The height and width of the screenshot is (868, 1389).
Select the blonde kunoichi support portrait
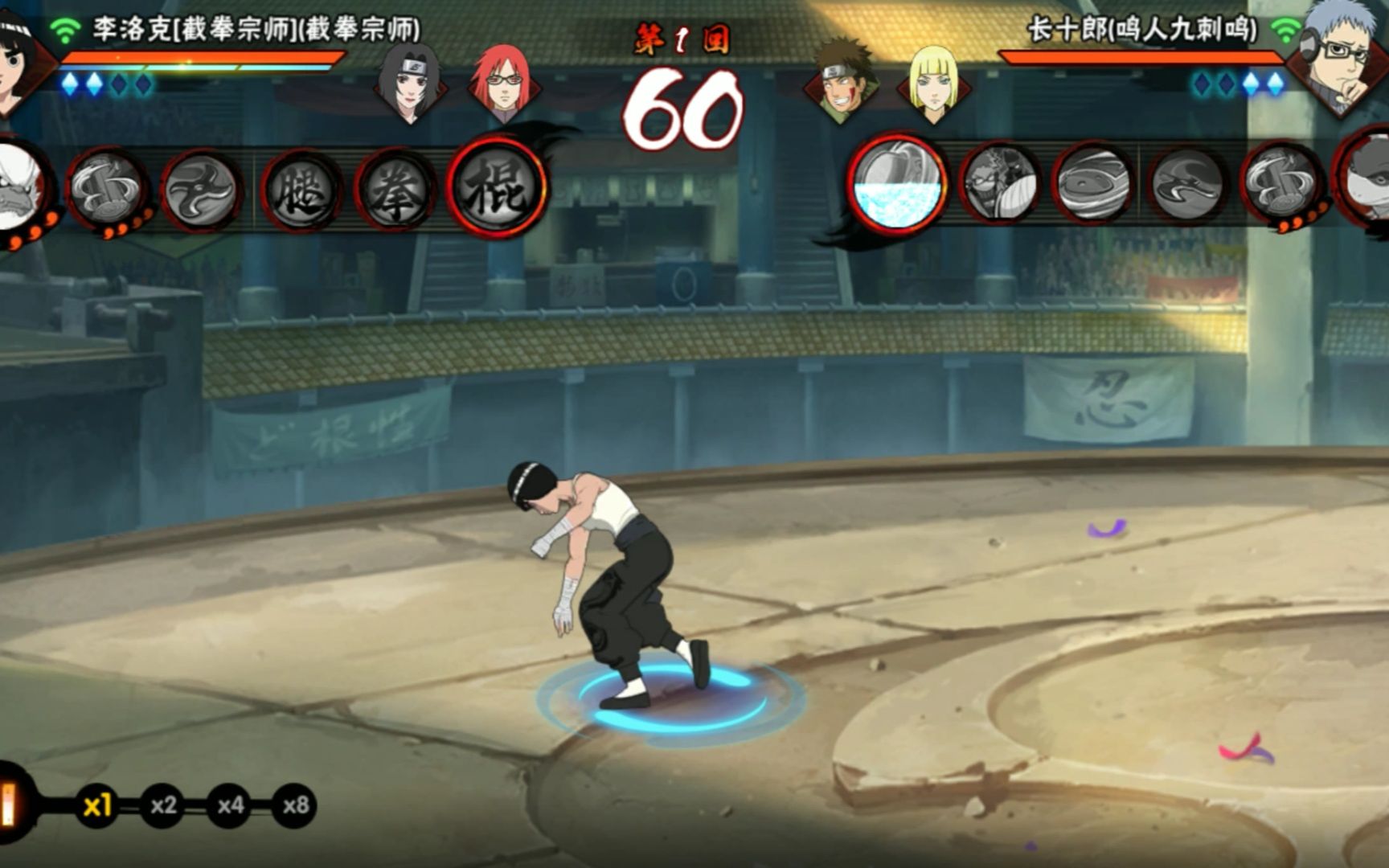coord(932,83)
